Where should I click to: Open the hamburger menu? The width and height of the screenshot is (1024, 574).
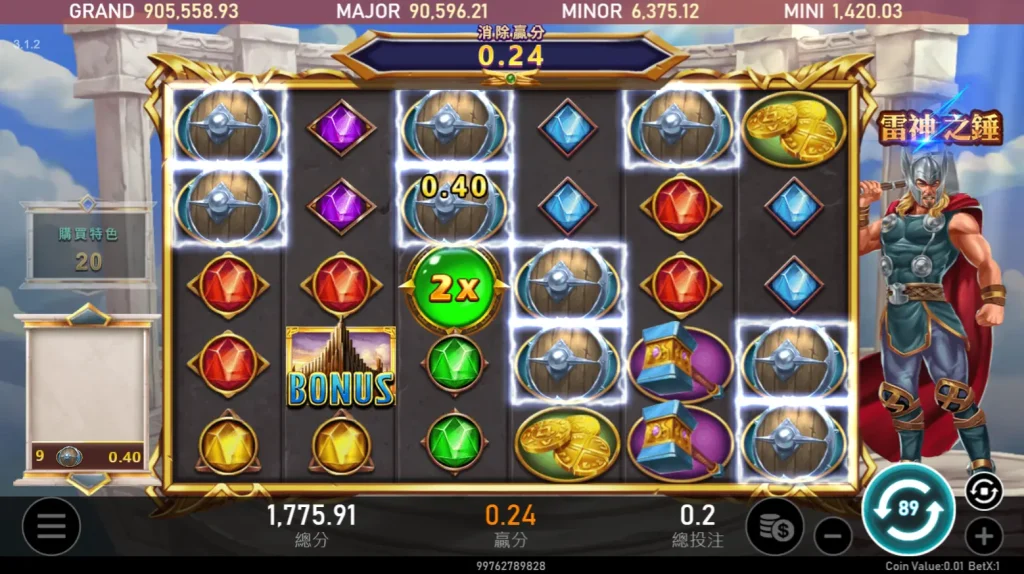[x=51, y=526]
